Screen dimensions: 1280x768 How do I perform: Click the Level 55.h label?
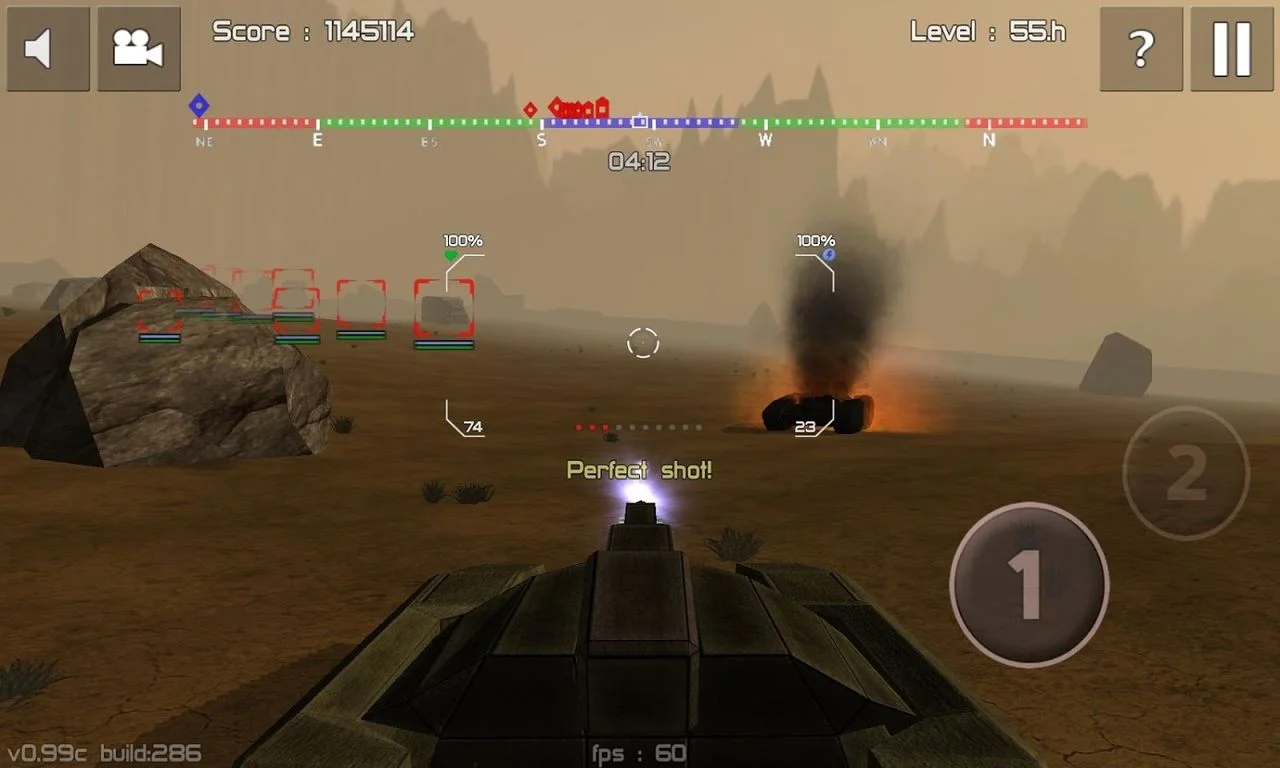[988, 31]
